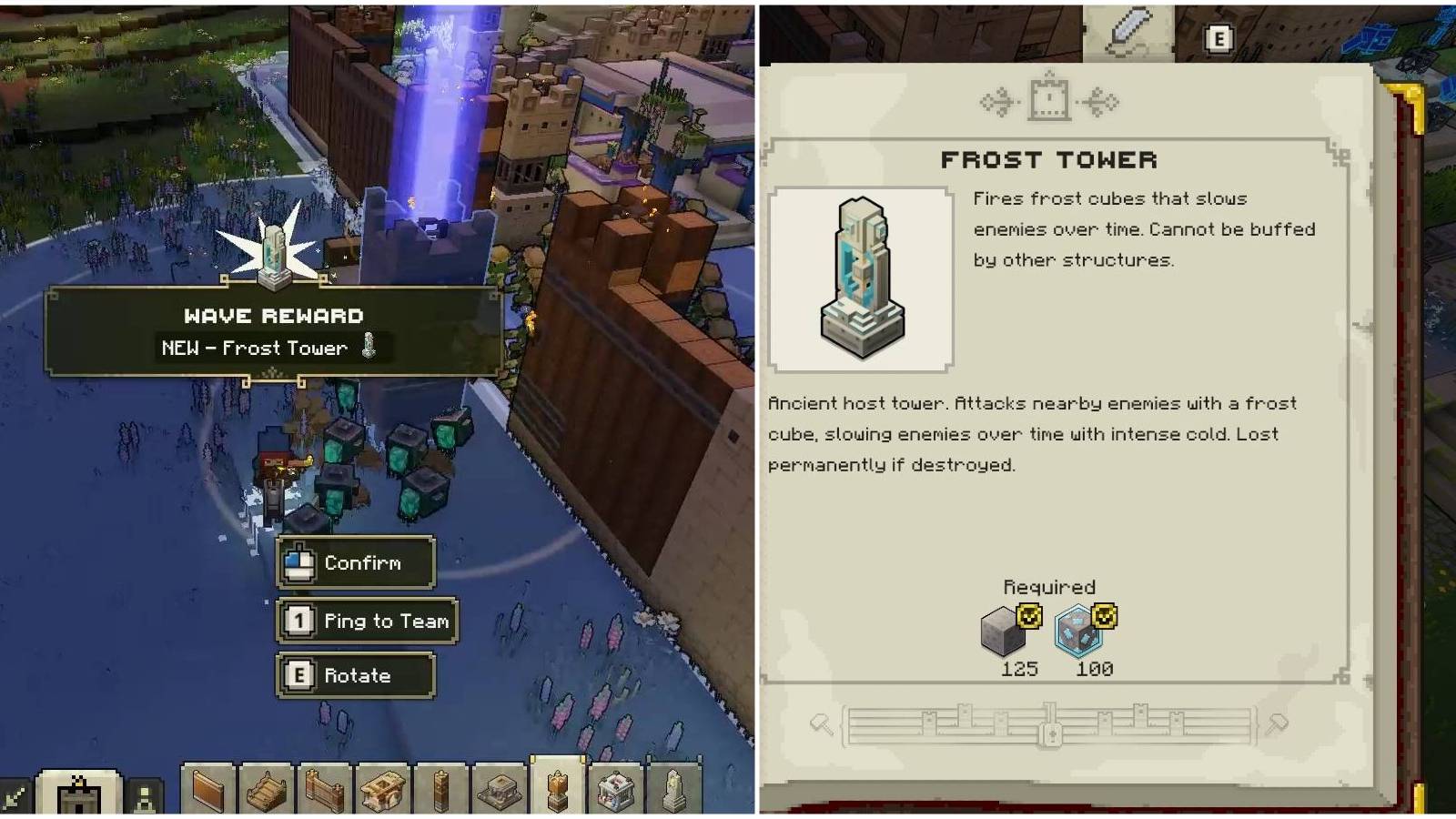Expand the right arrow beside the tower header

pyautogui.click(x=1103, y=102)
